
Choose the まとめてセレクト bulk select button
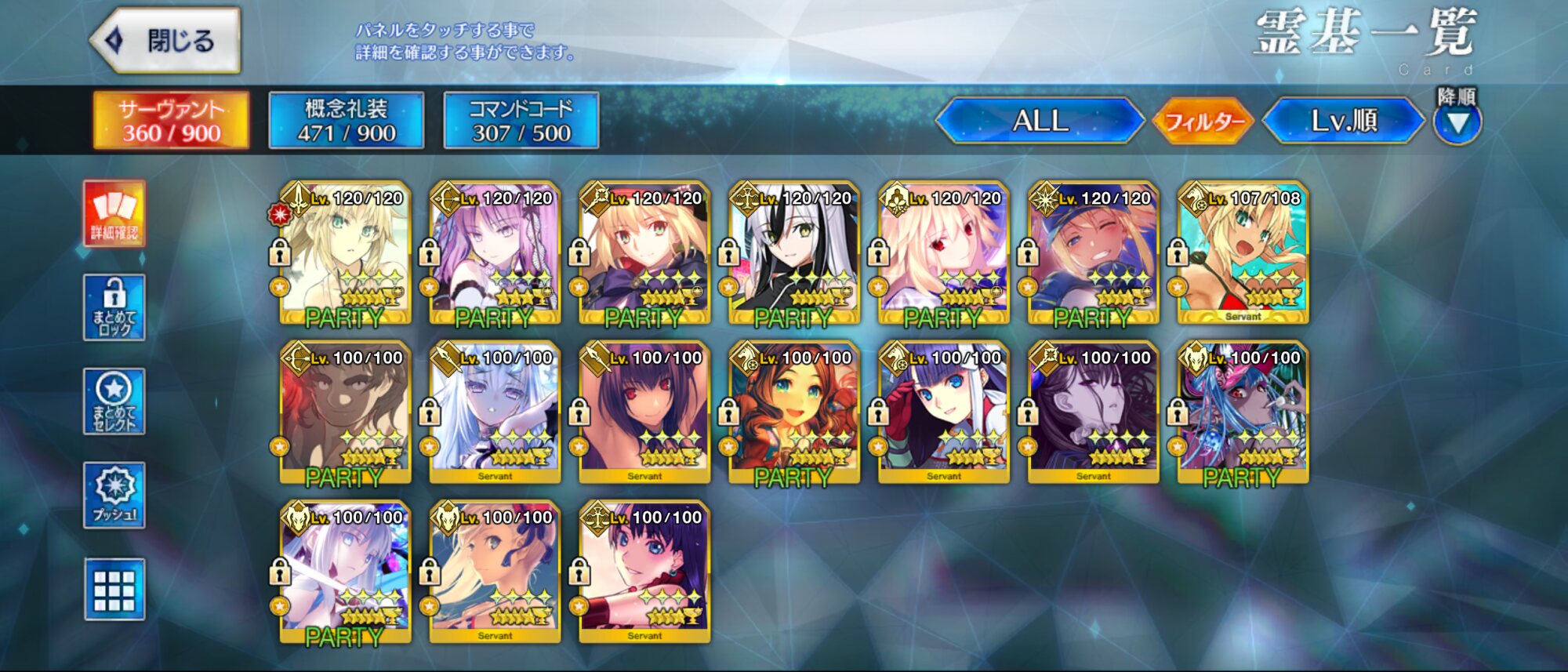point(114,401)
